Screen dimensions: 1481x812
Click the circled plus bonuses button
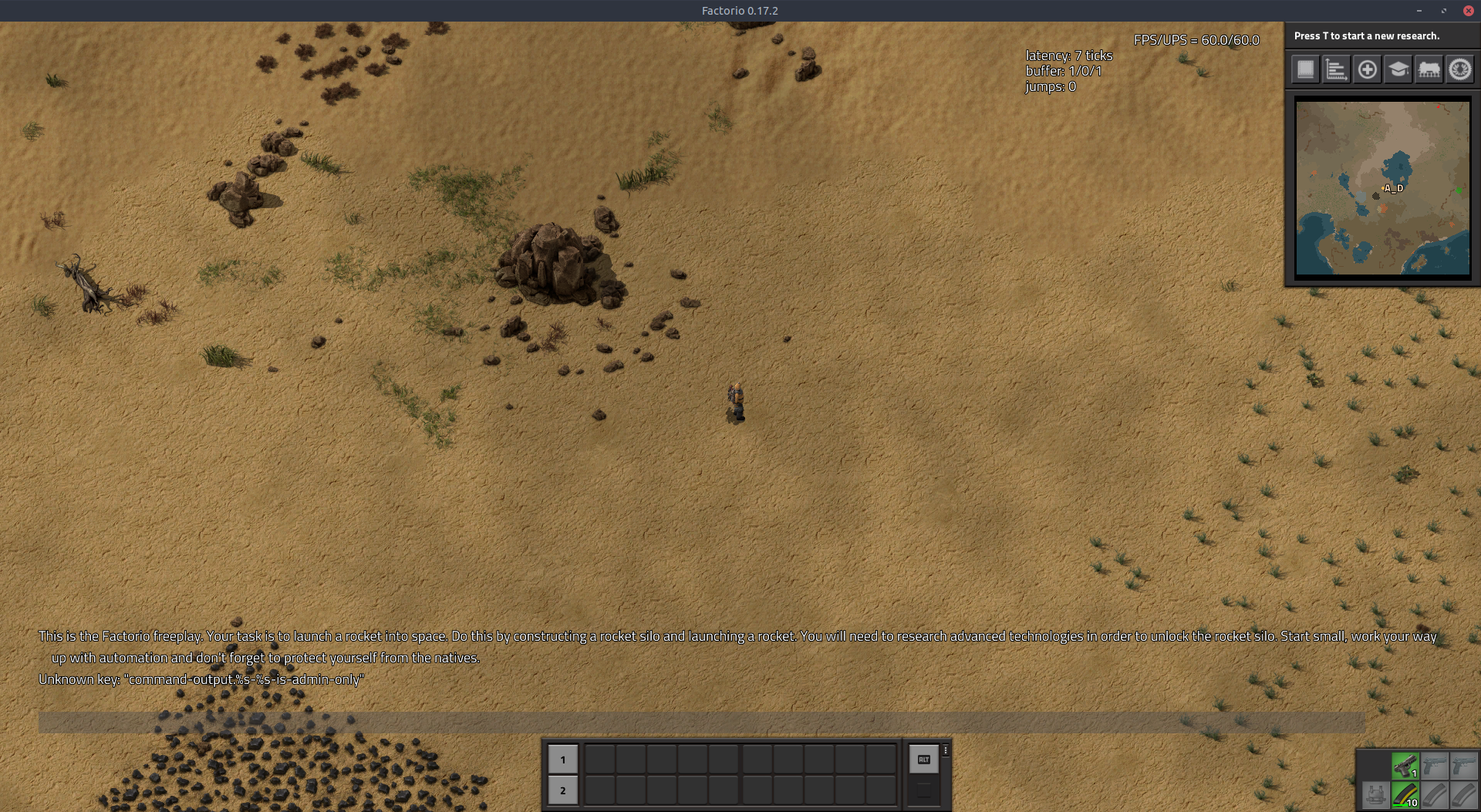coord(1367,69)
